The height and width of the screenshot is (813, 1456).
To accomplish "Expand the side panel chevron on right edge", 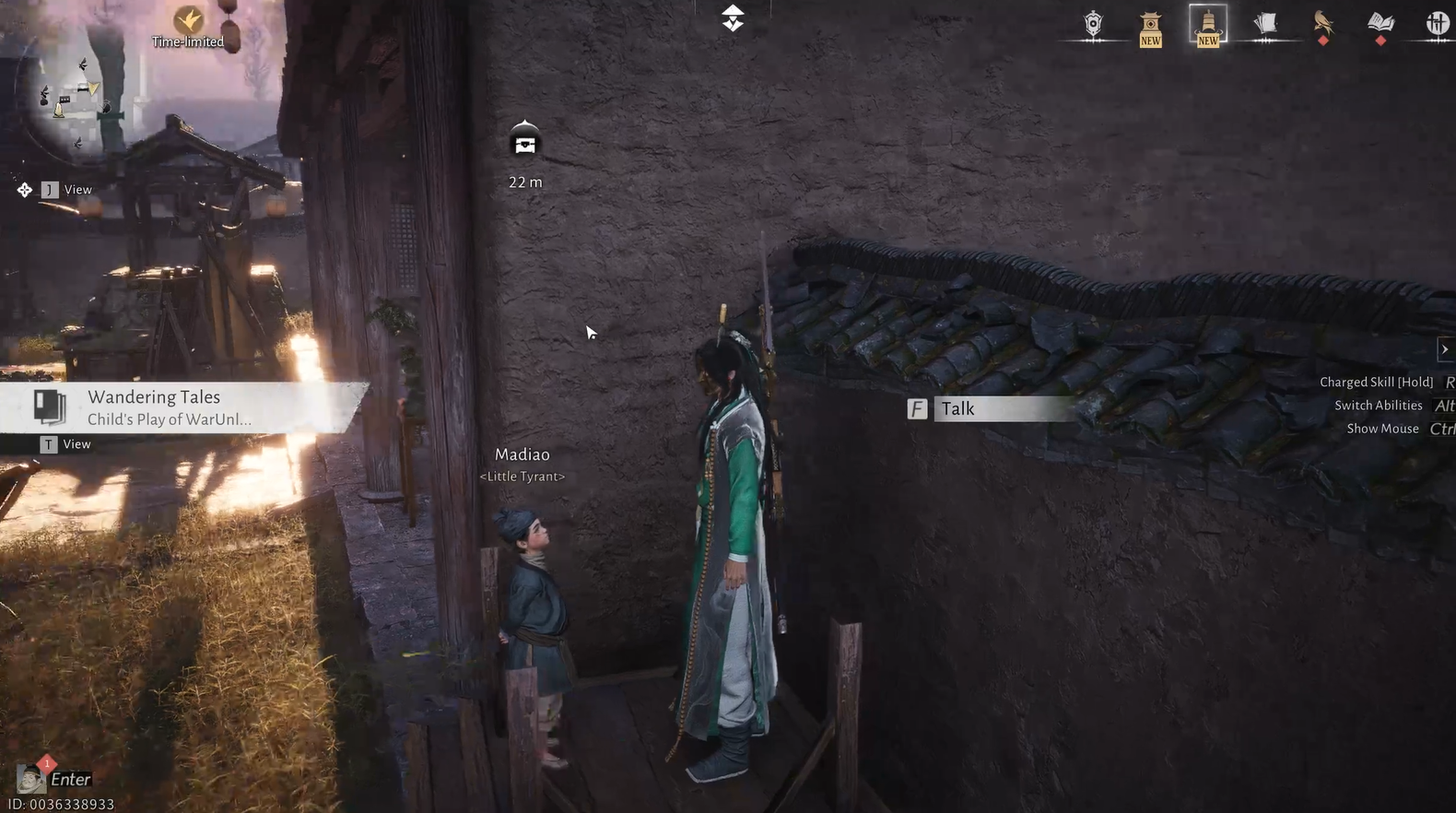I will tap(1444, 349).
